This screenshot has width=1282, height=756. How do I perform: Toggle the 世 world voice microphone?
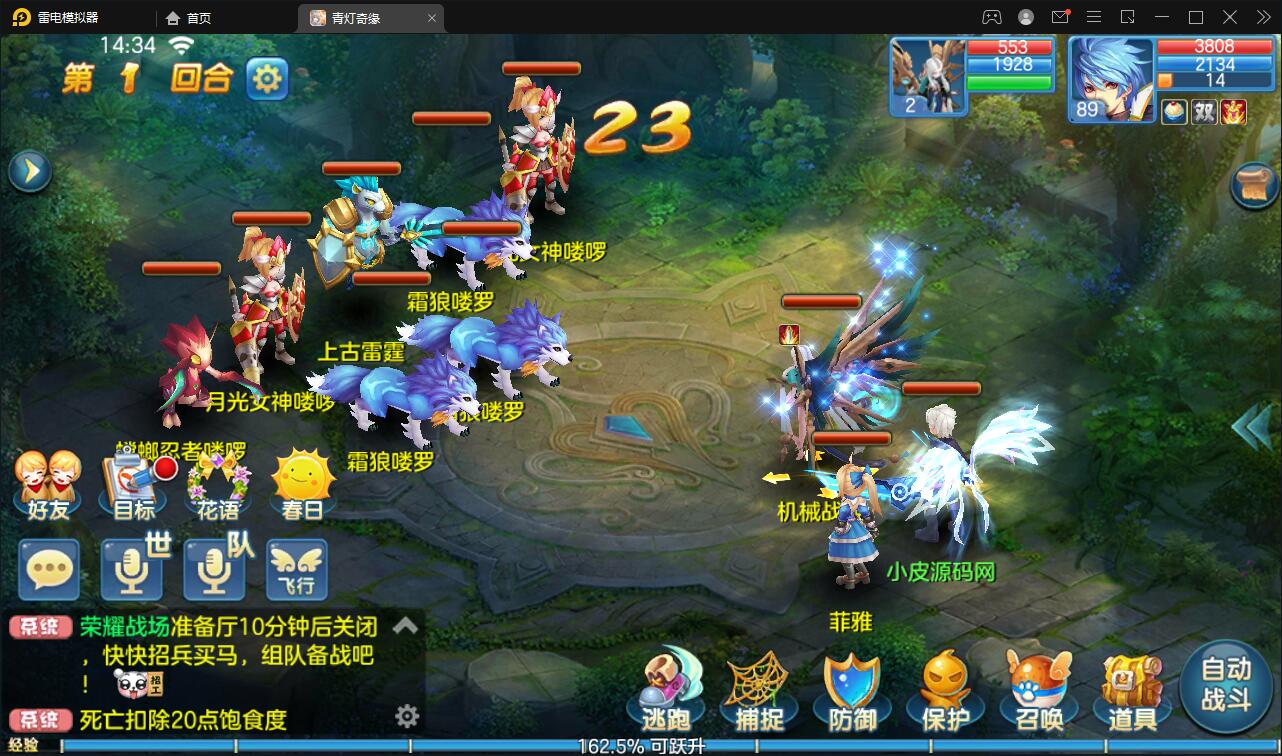coord(131,570)
